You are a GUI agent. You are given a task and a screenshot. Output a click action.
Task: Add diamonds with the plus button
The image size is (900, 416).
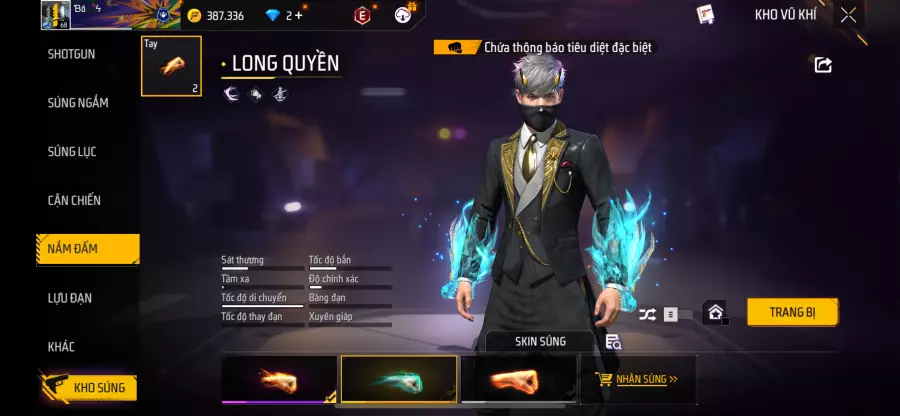[297, 15]
